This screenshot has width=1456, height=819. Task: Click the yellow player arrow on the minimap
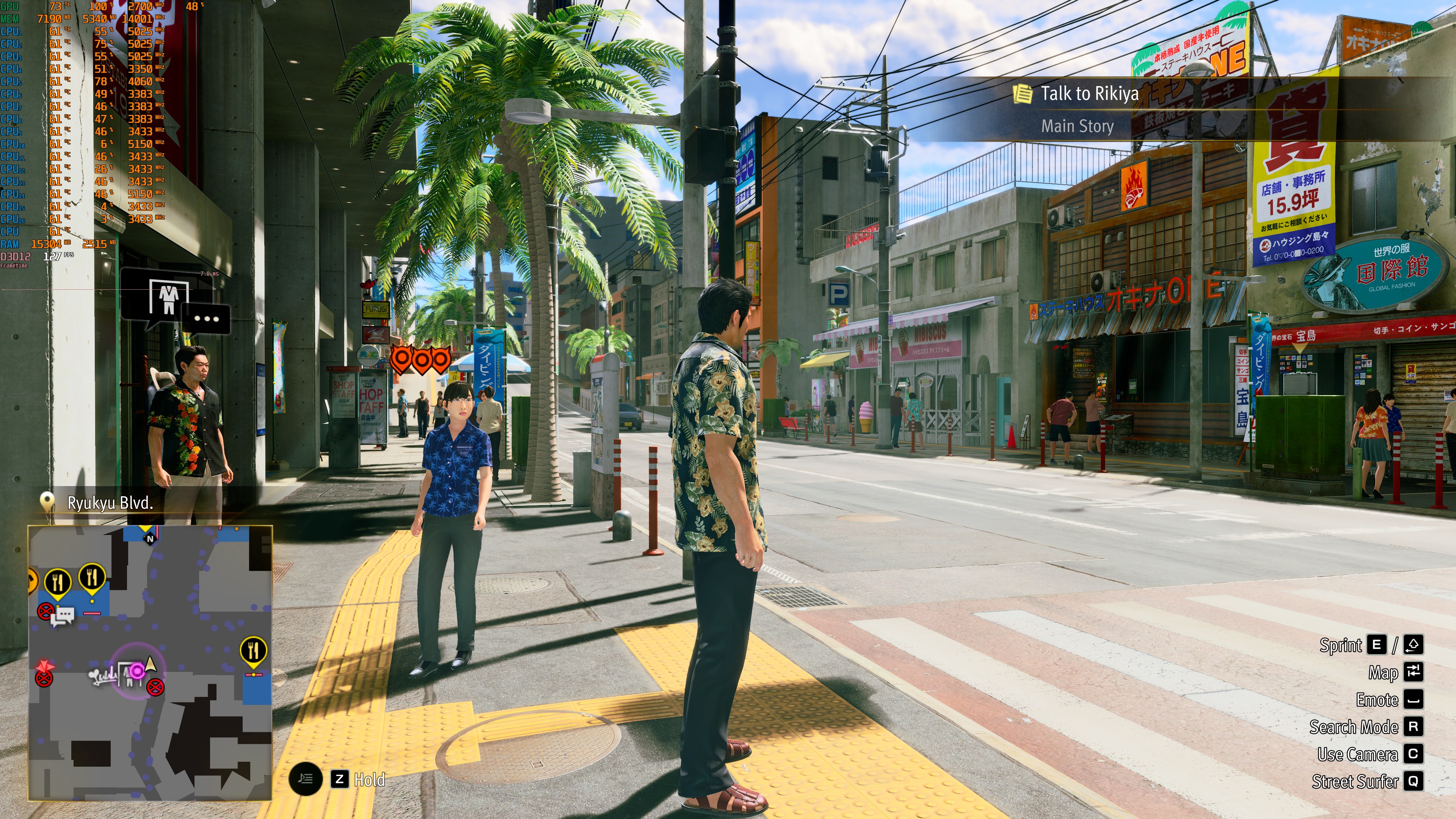click(151, 663)
